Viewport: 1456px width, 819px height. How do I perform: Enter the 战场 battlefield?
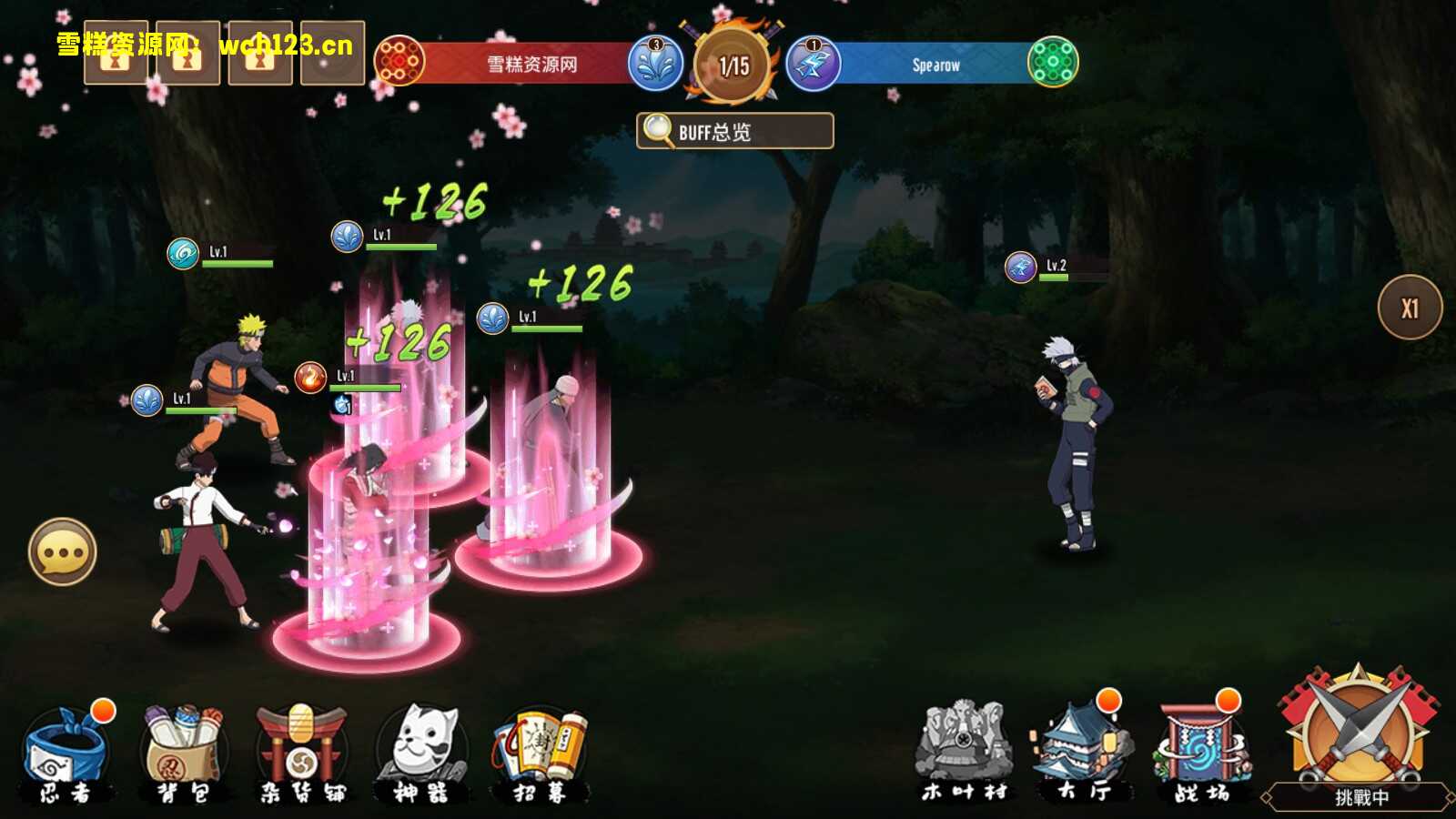tap(1200, 752)
